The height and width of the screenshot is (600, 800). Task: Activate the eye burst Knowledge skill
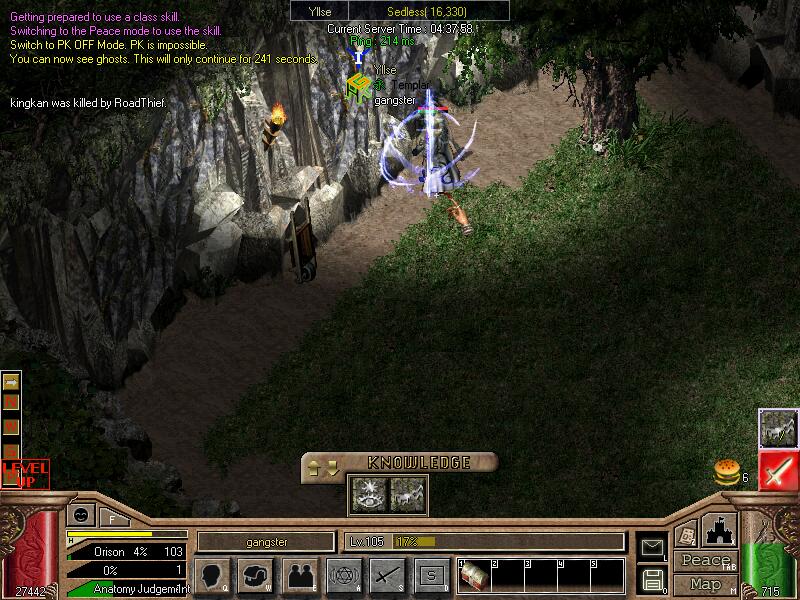365,491
